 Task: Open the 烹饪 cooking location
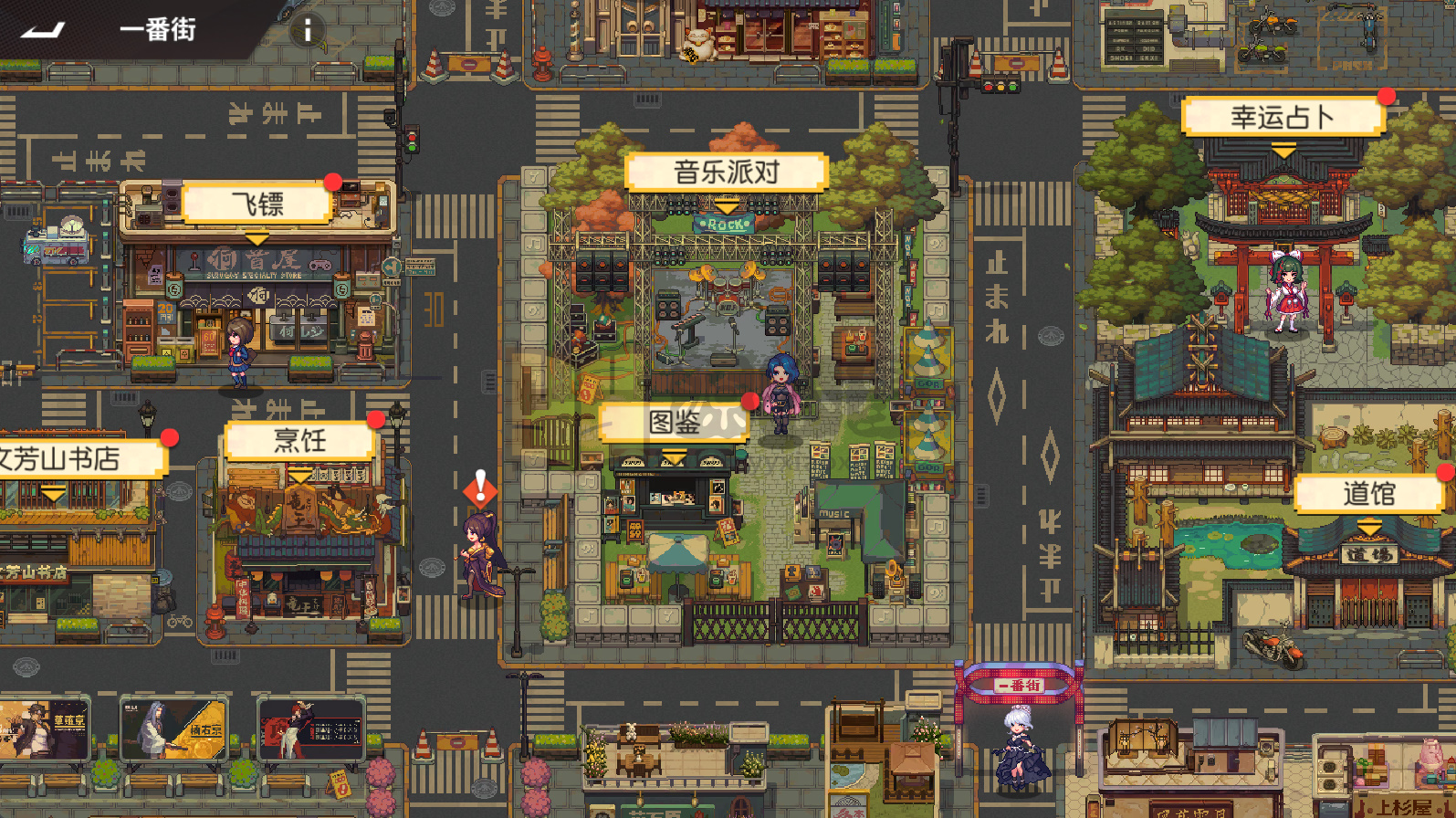pos(299,440)
